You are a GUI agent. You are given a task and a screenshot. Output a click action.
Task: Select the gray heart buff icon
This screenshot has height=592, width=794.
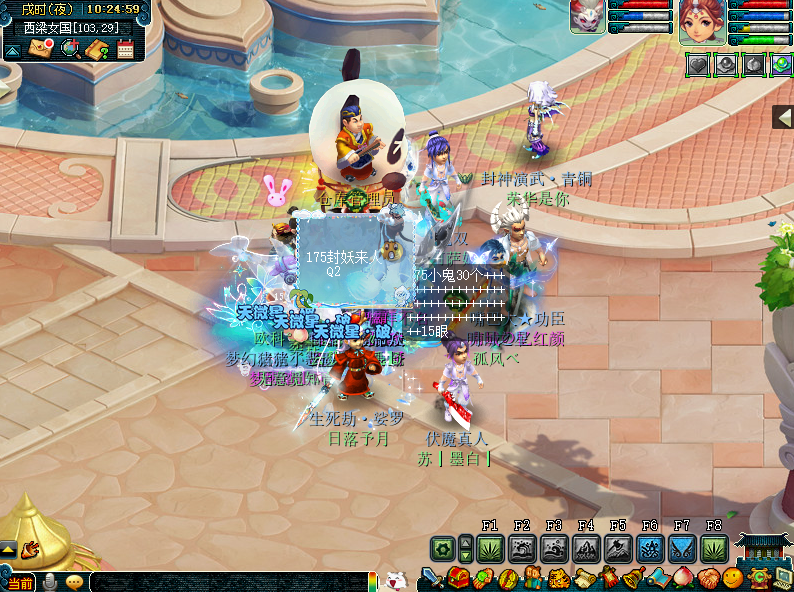click(x=697, y=64)
